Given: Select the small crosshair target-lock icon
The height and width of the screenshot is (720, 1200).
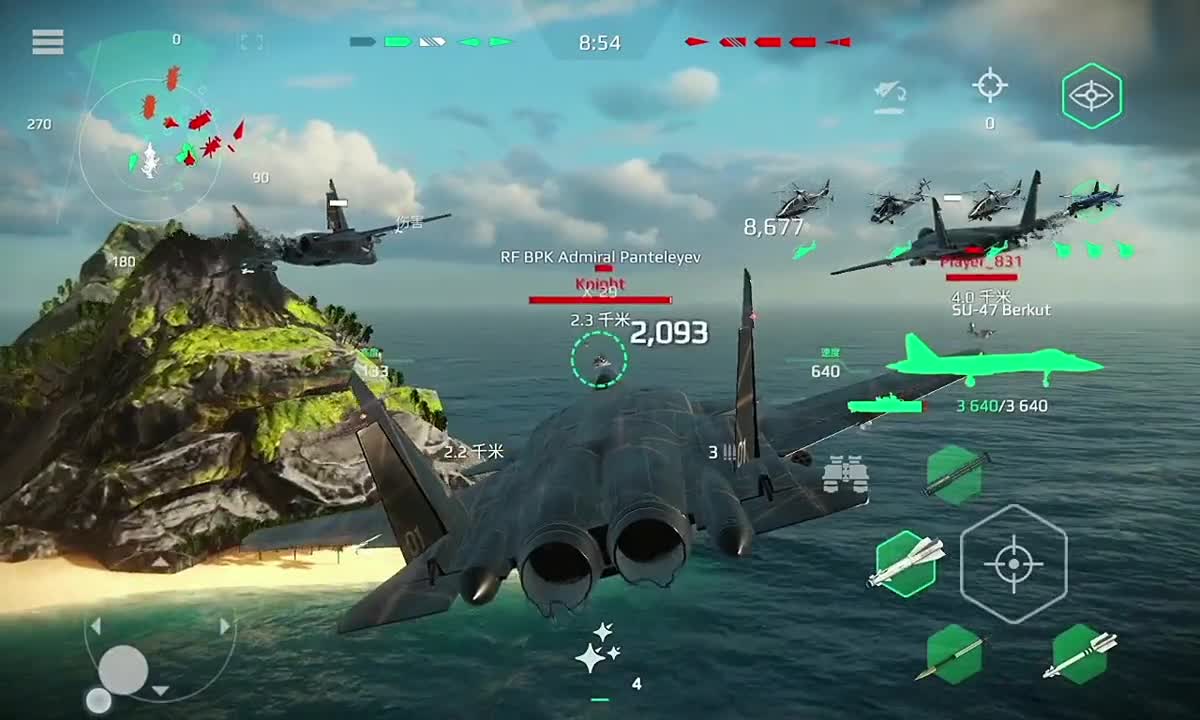Looking at the screenshot, I should [x=990, y=86].
